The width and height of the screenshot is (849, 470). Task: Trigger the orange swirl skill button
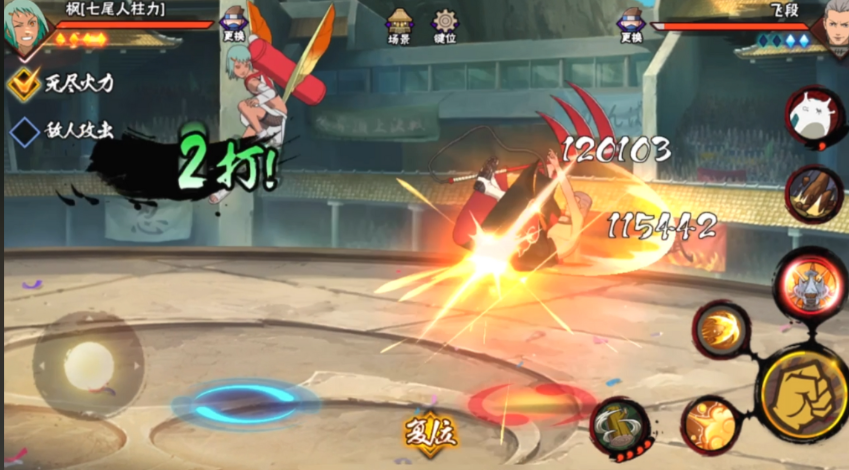pyautogui.click(x=710, y=423)
